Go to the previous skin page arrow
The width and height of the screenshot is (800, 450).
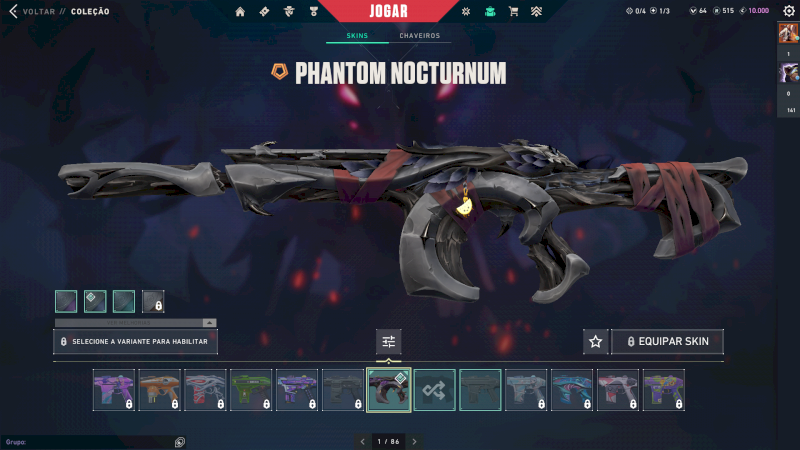pyautogui.click(x=362, y=441)
